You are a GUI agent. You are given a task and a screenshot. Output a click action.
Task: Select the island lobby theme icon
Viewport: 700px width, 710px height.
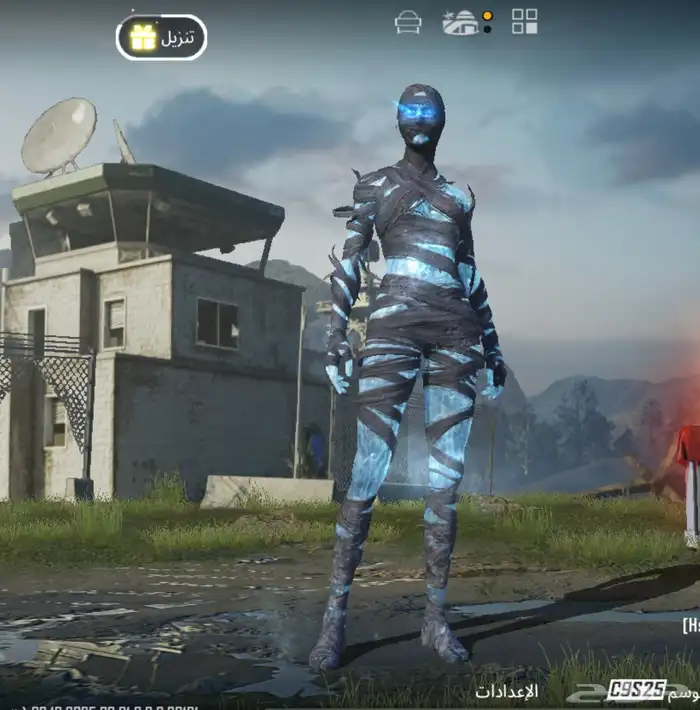coord(461,22)
